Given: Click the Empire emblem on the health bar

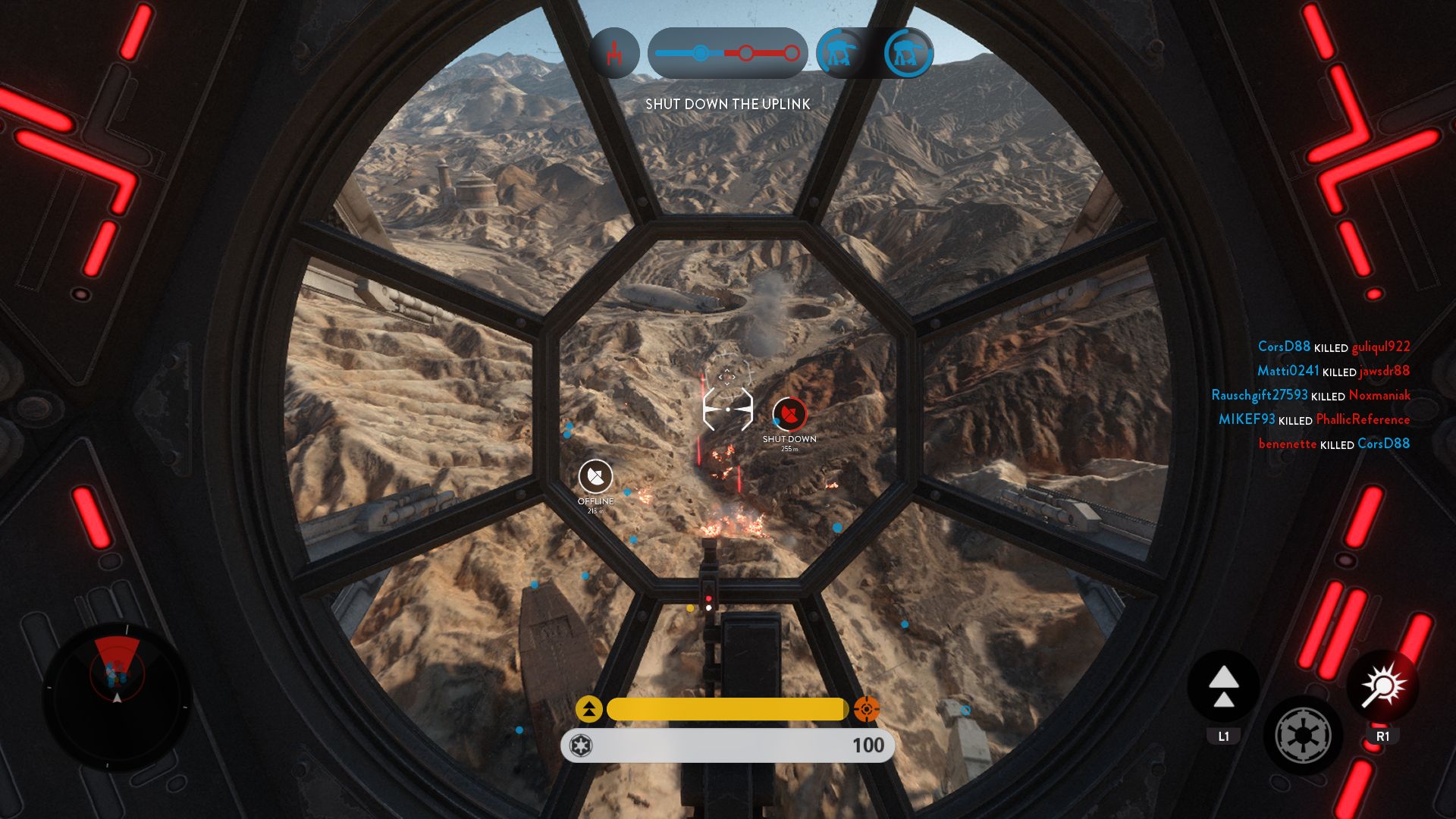Looking at the screenshot, I should tap(580, 745).
